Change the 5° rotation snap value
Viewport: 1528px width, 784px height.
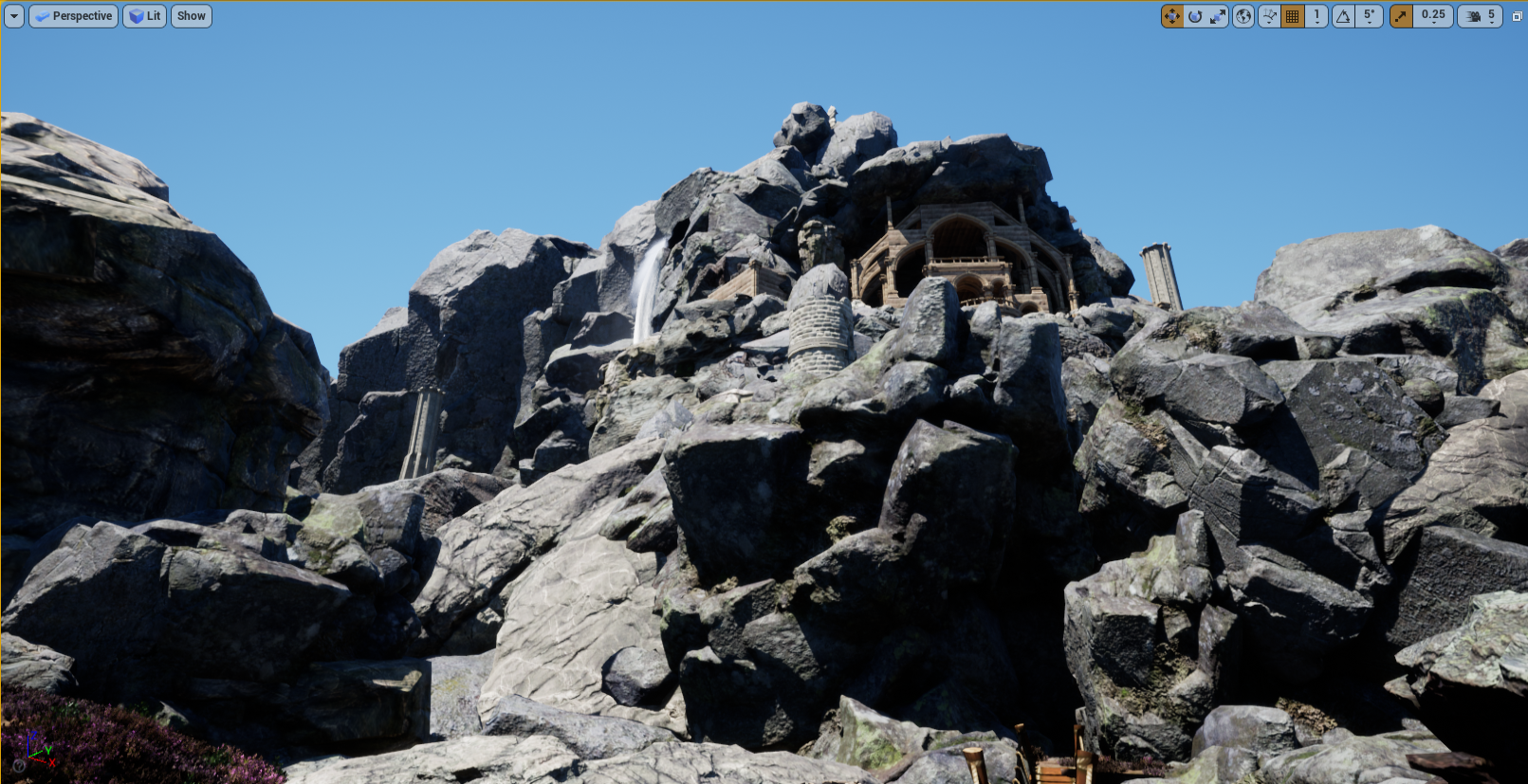coord(1369,16)
